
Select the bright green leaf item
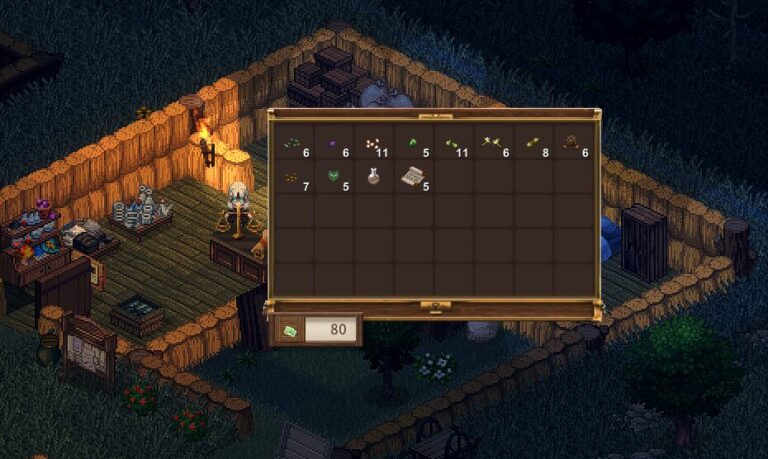[x=413, y=144]
